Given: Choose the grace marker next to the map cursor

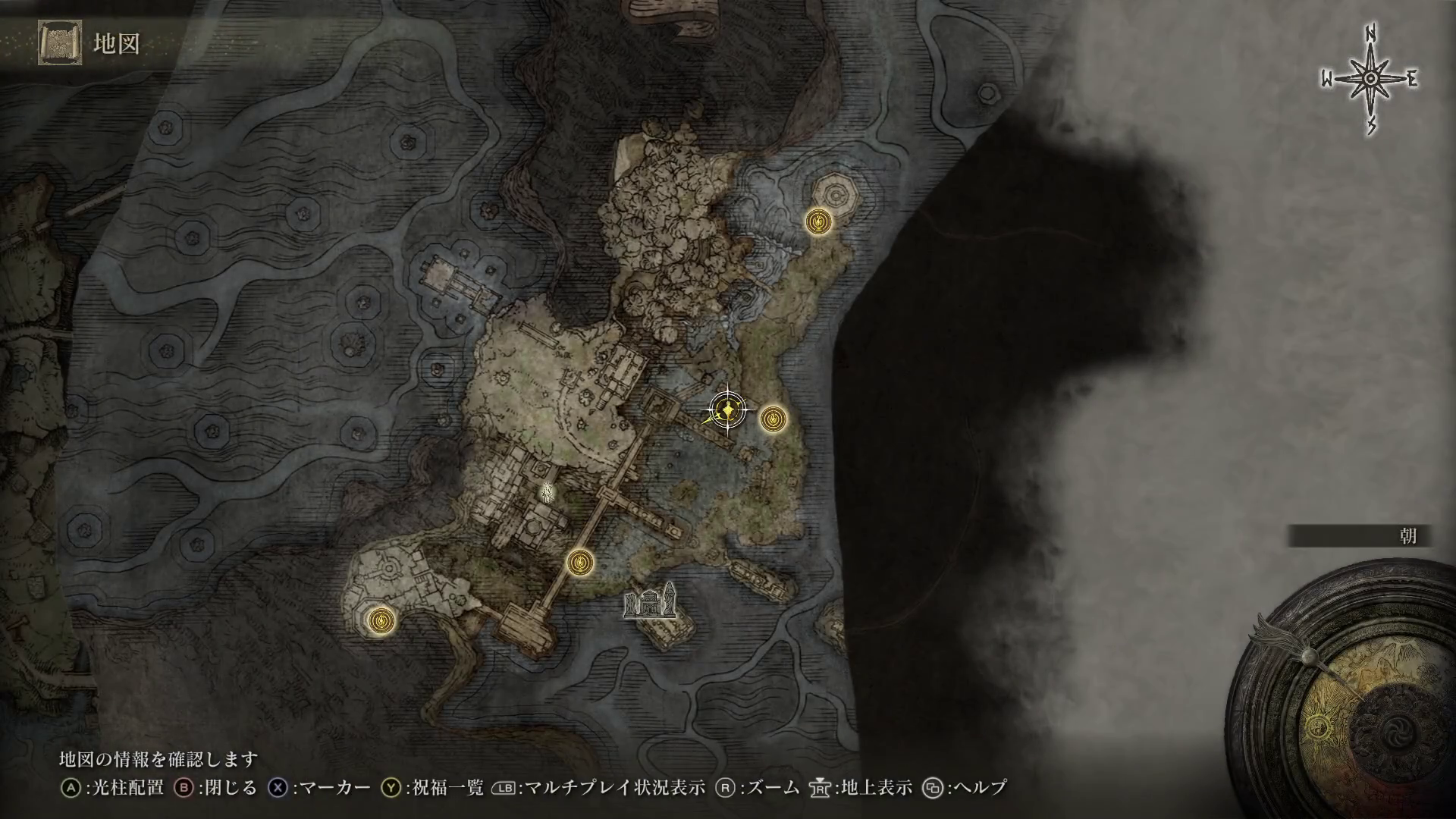Looking at the screenshot, I should coord(773,418).
